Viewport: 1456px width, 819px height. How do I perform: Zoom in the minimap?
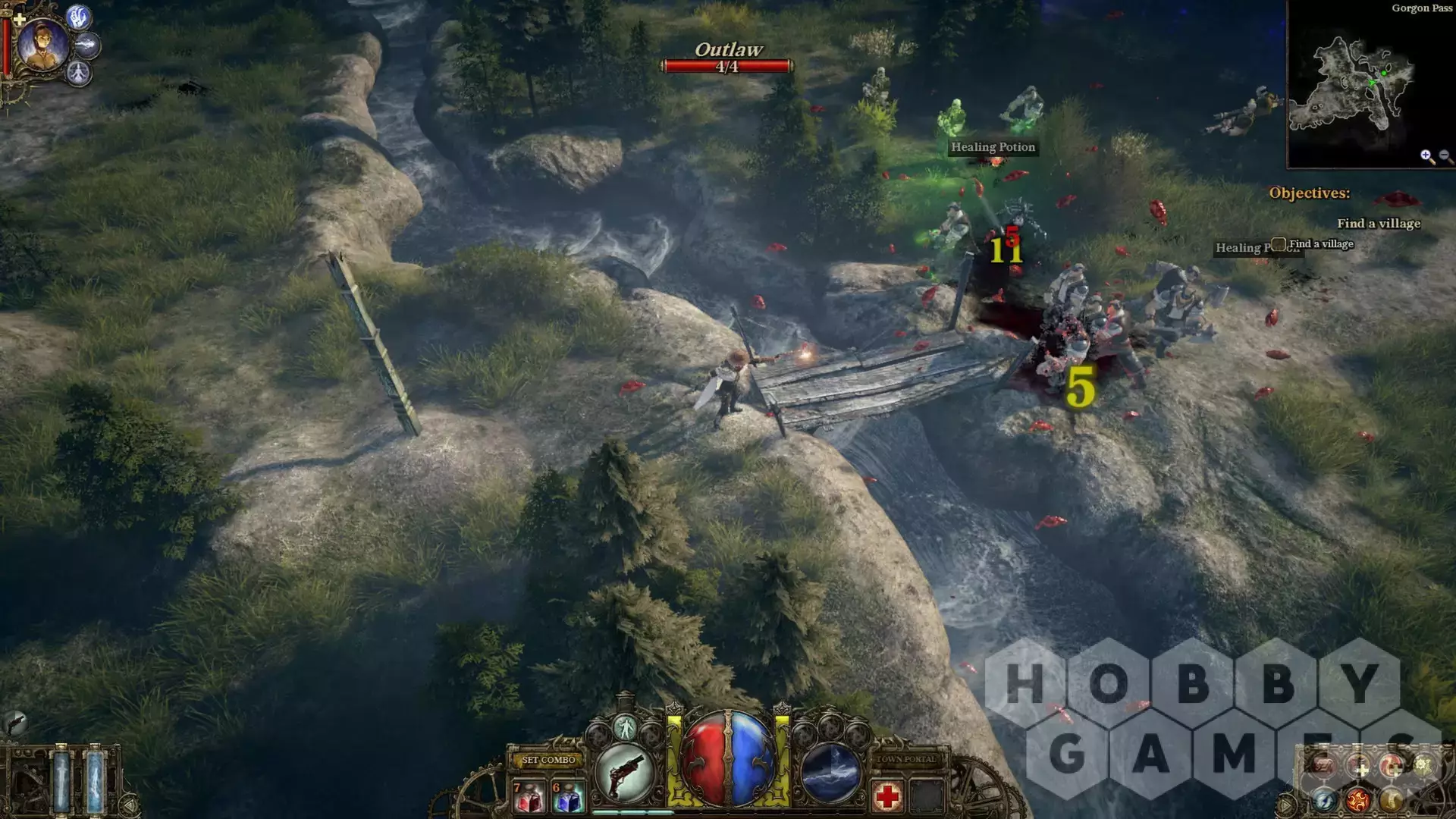pos(1426,156)
